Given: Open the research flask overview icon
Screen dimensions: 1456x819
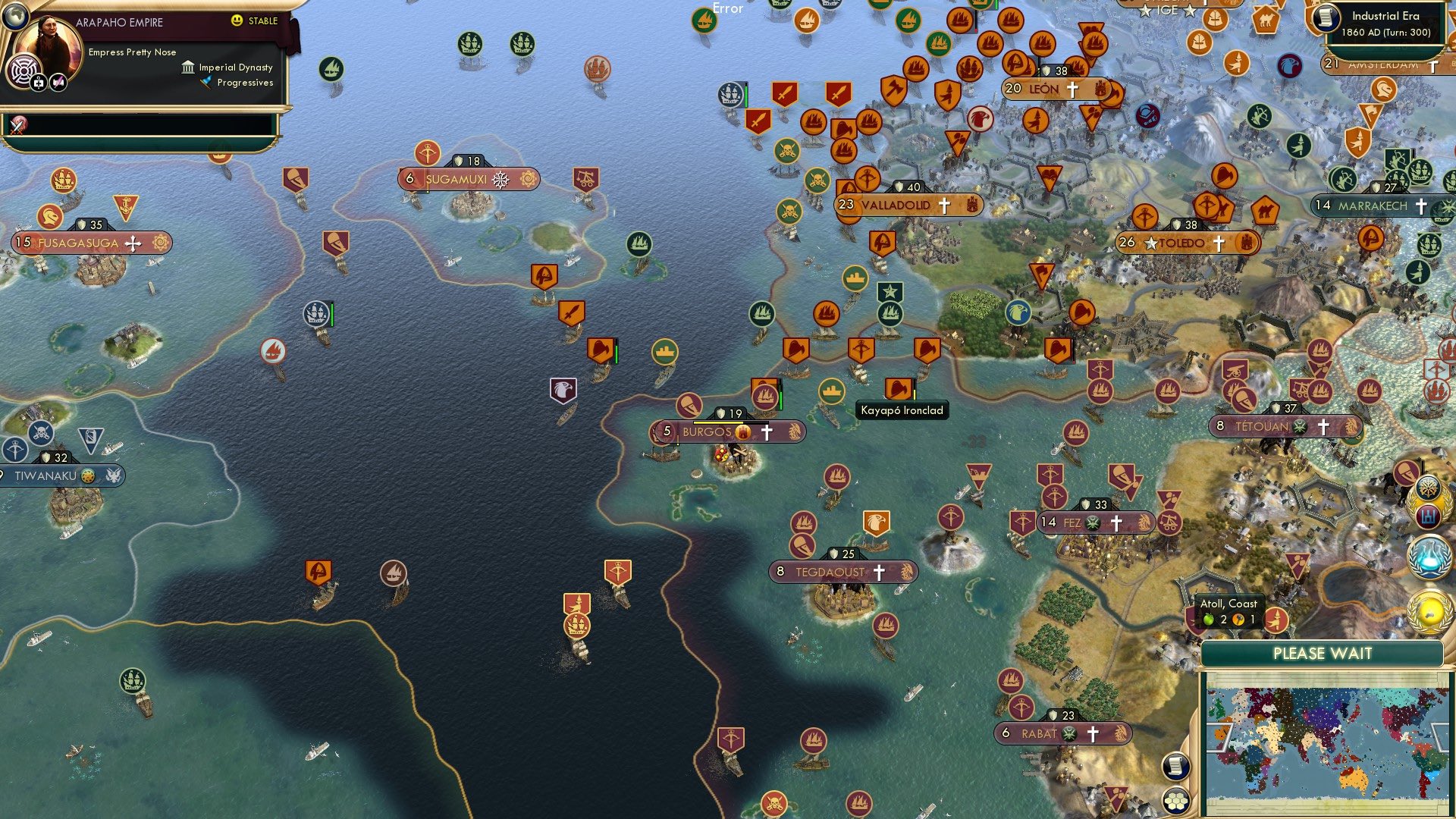Looking at the screenshot, I should tap(1429, 555).
